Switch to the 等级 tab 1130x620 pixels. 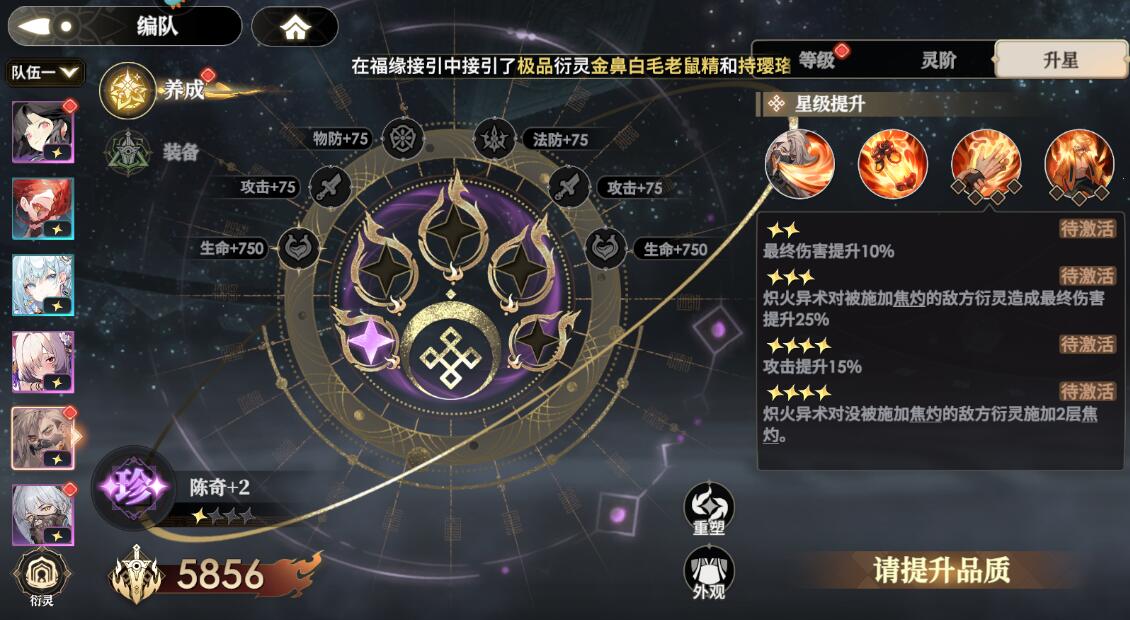pos(817,60)
